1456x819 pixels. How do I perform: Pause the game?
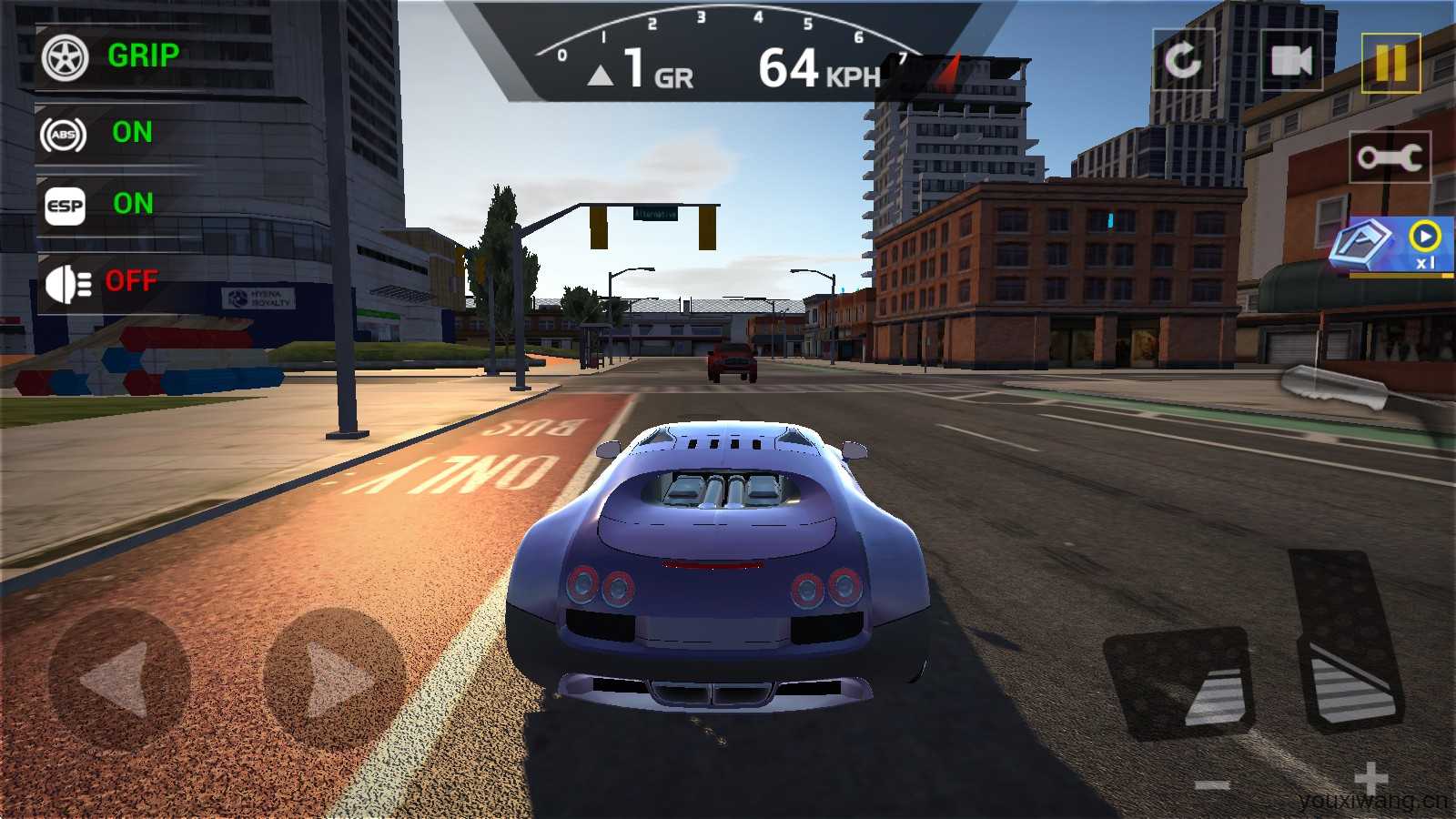point(1390,63)
